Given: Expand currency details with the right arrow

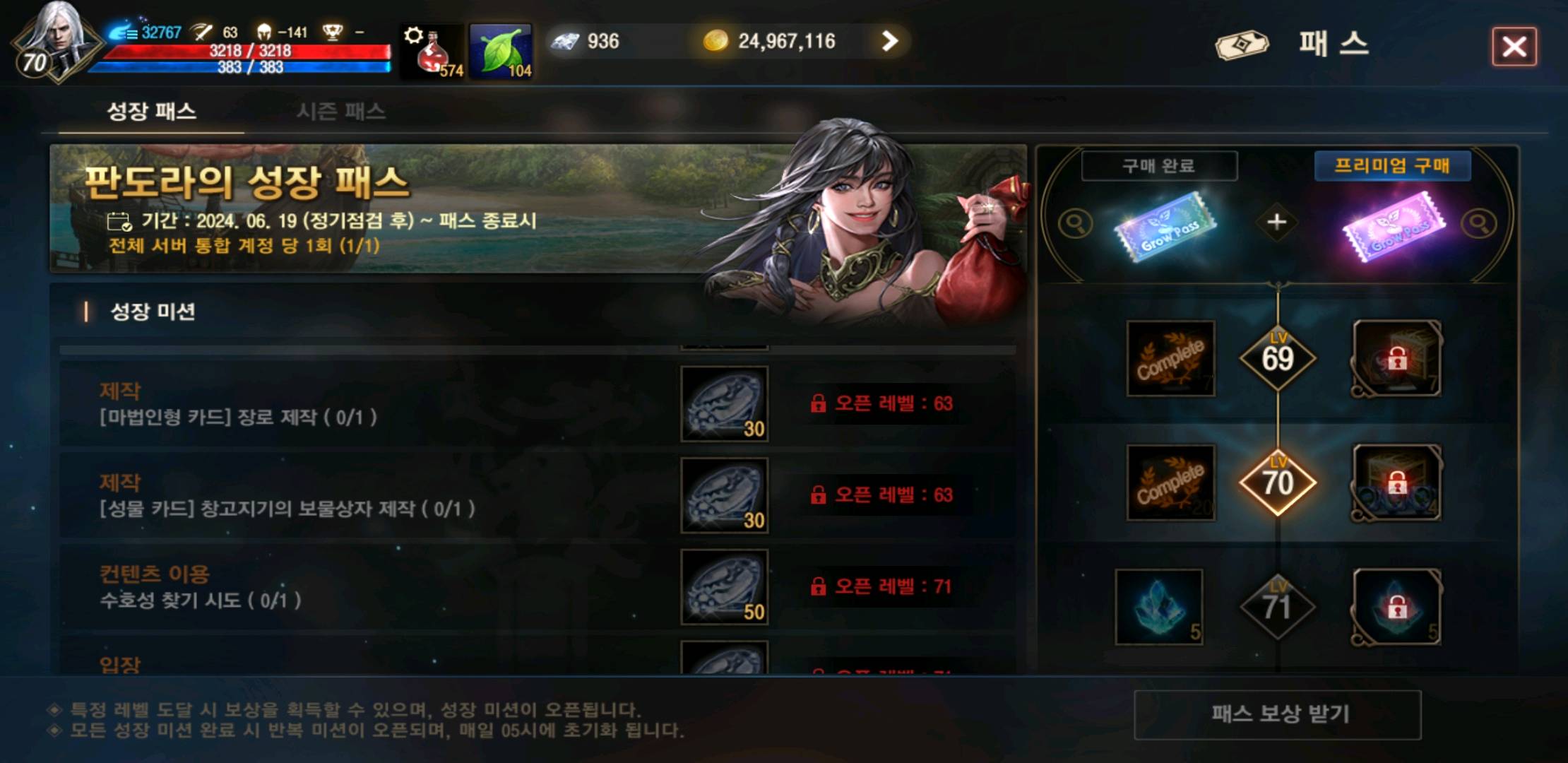Looking at the screenshot, I should pos(889,42).
